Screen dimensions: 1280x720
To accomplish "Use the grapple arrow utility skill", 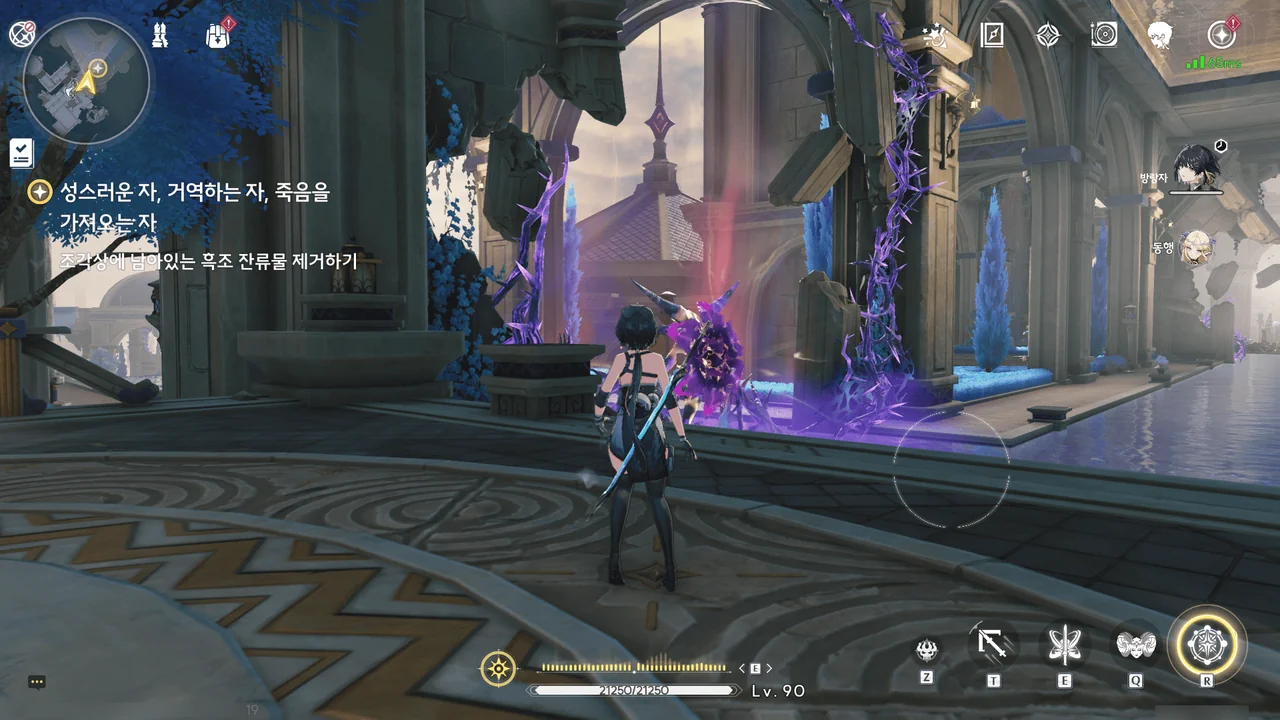I will 993,645.
